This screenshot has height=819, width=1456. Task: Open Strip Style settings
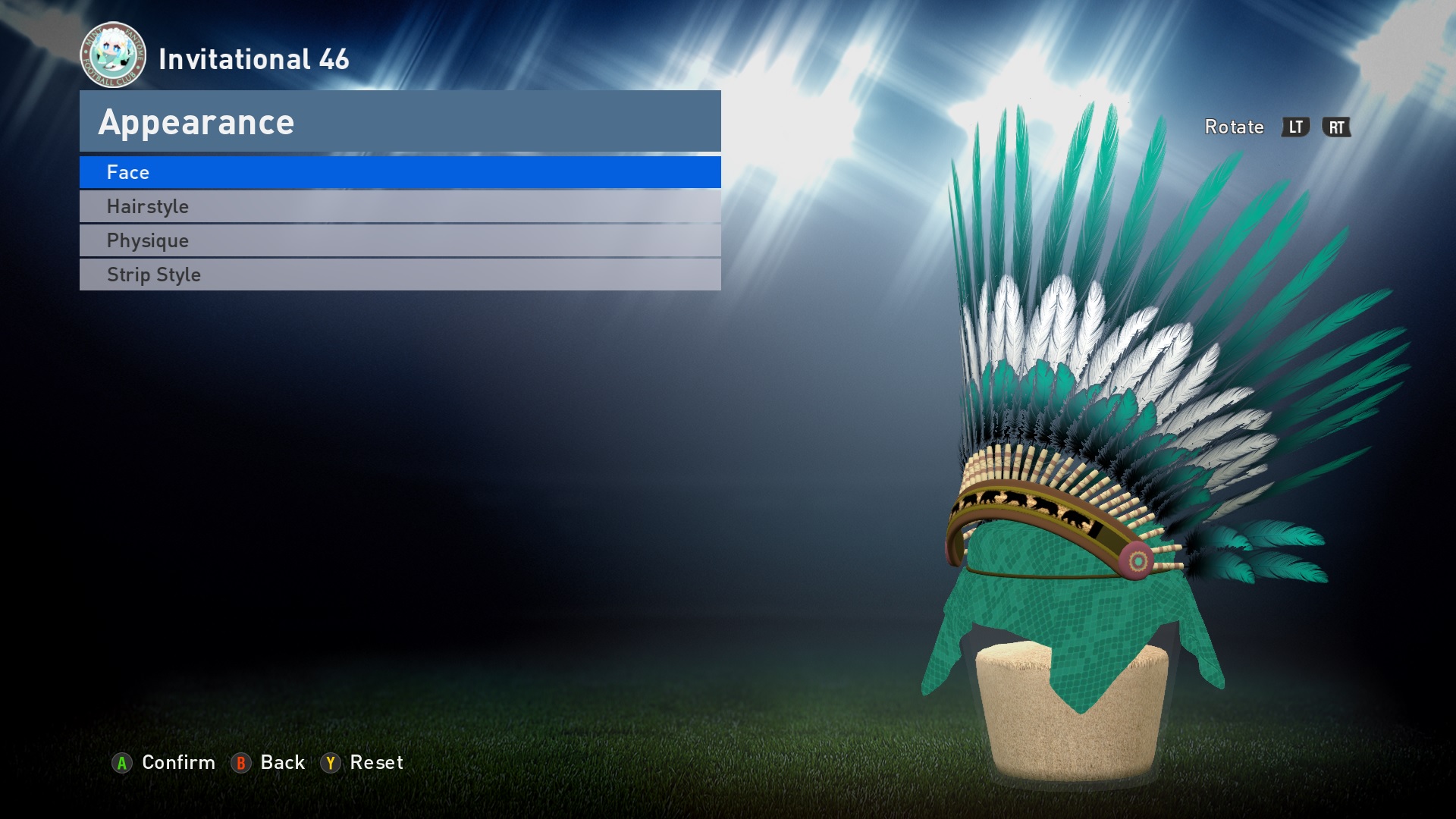pos(400,275)
